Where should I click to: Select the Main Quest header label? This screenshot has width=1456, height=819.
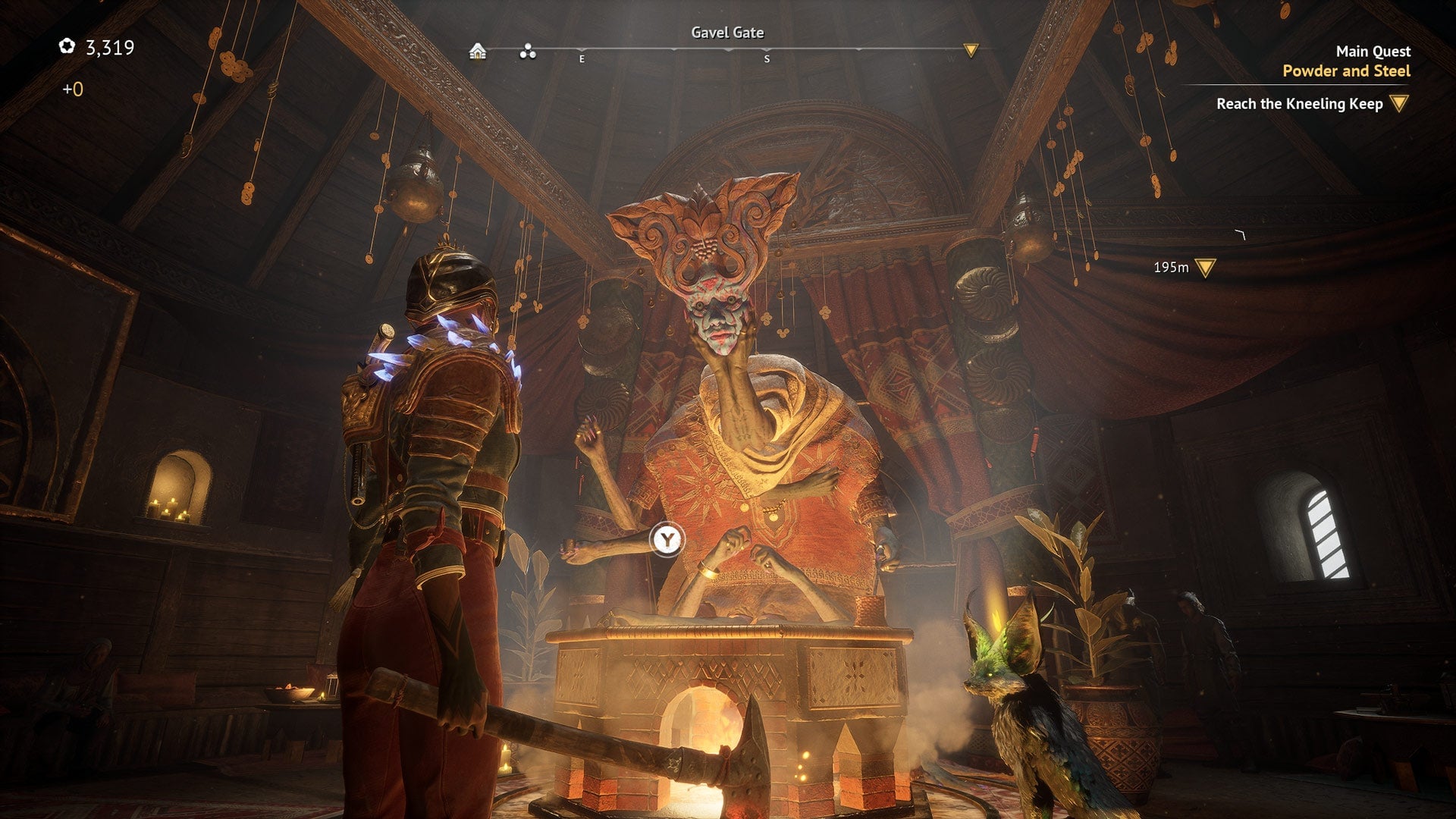tap(1373, 51)
